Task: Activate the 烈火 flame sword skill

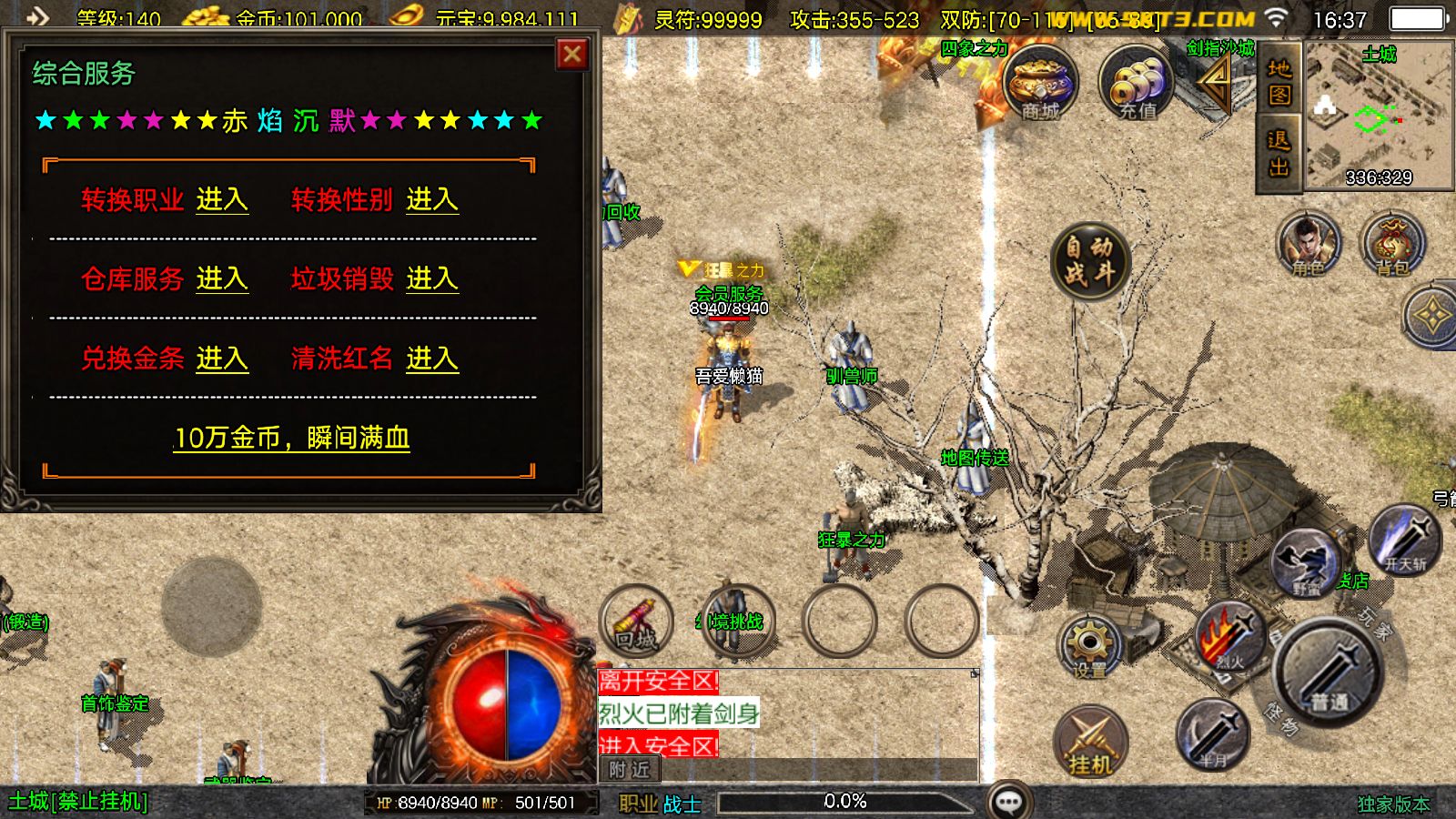Action: (1230, 637)
